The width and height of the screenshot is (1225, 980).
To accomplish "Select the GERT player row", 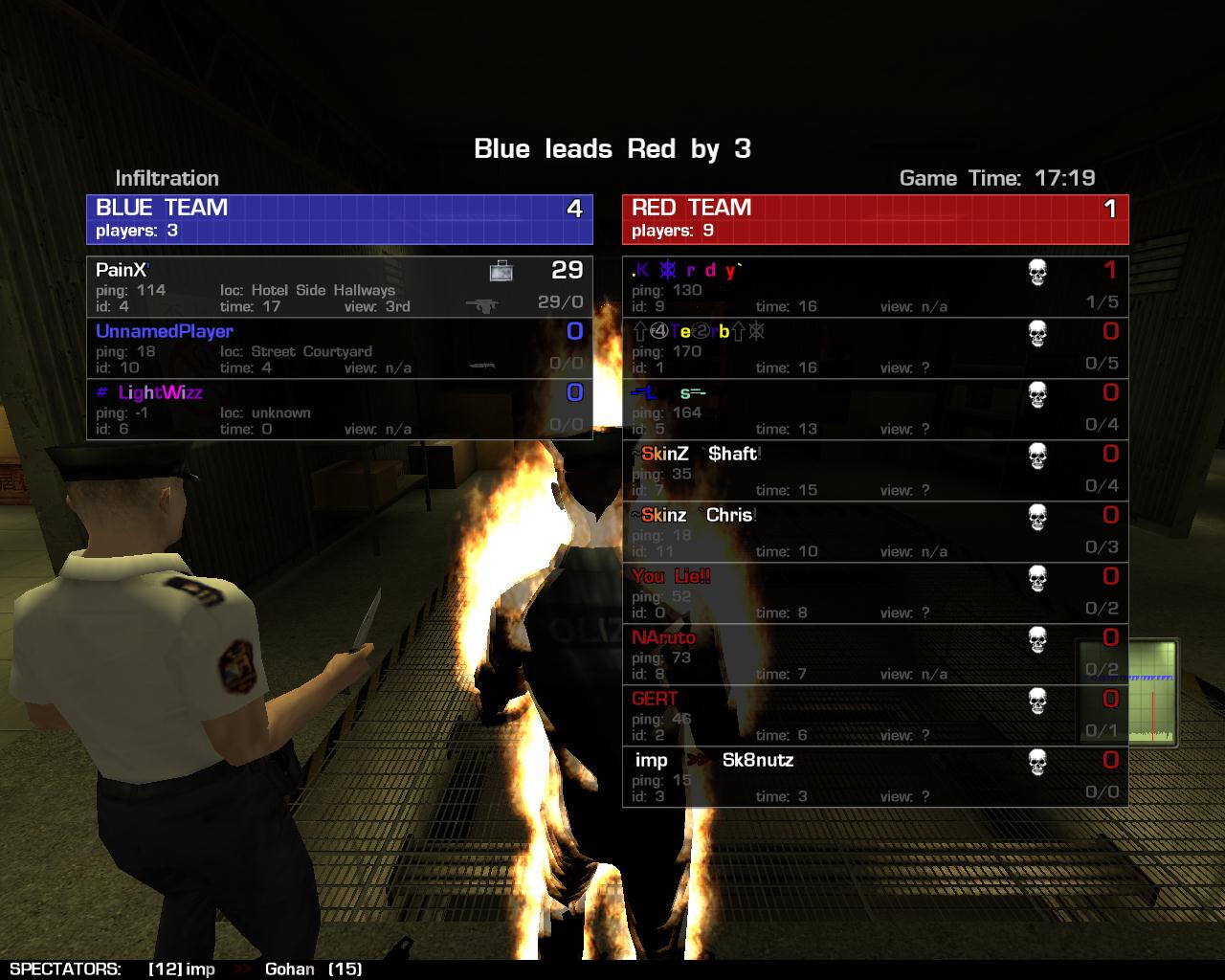I will pos(875,716).
